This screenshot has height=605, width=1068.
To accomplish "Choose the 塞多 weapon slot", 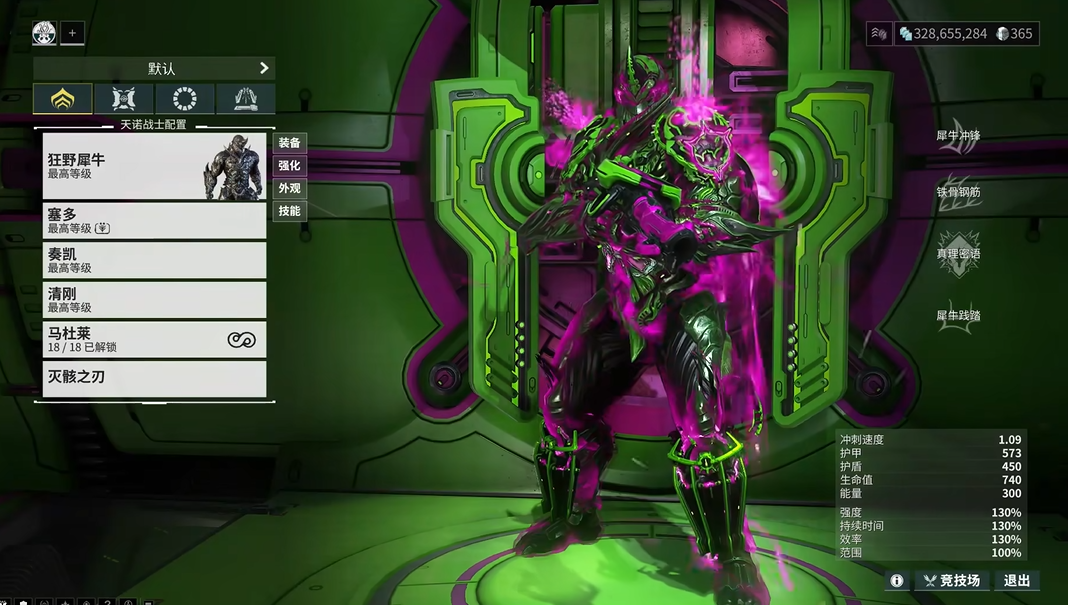I will 155,220.
